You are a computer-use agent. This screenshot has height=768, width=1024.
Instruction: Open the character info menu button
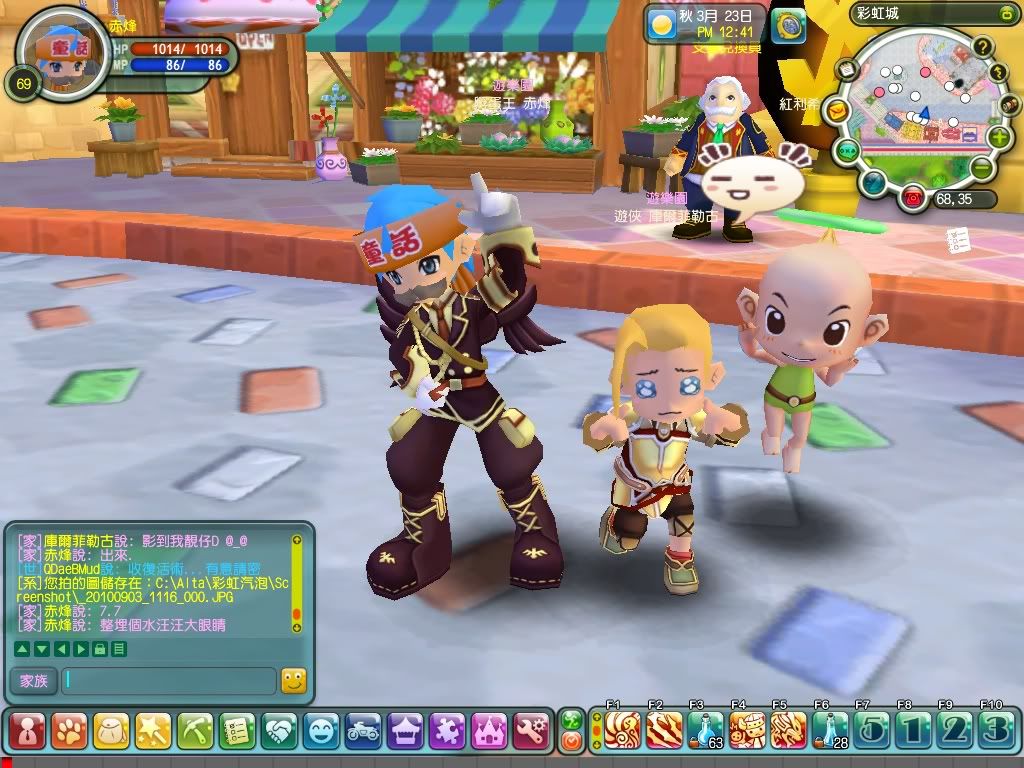(28, 730)
